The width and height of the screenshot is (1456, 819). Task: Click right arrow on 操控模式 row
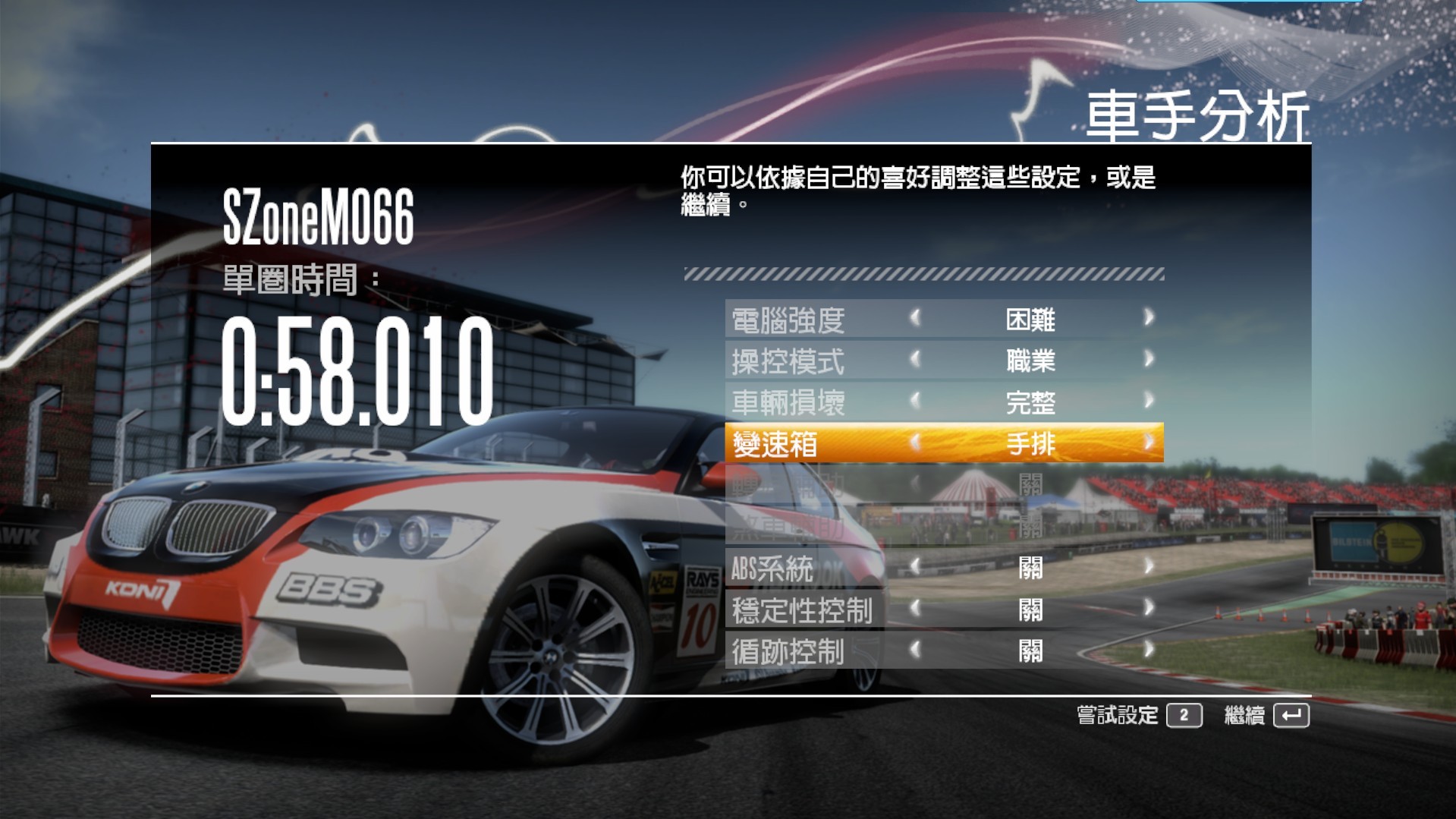1148,358
